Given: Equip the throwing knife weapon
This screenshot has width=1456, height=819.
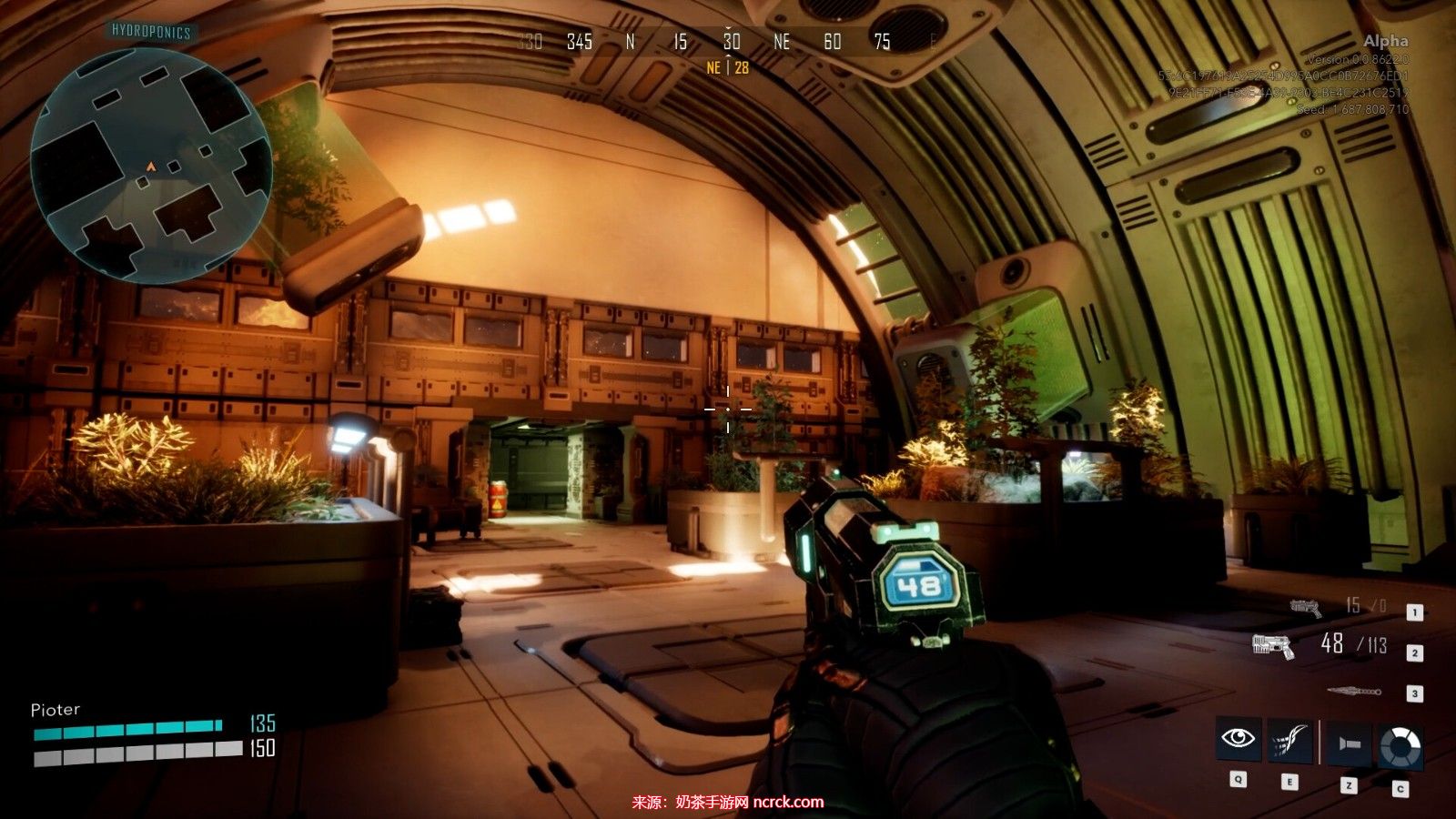Looking at the screenshot, I should pyautogui.click(x=1353, y=693).
